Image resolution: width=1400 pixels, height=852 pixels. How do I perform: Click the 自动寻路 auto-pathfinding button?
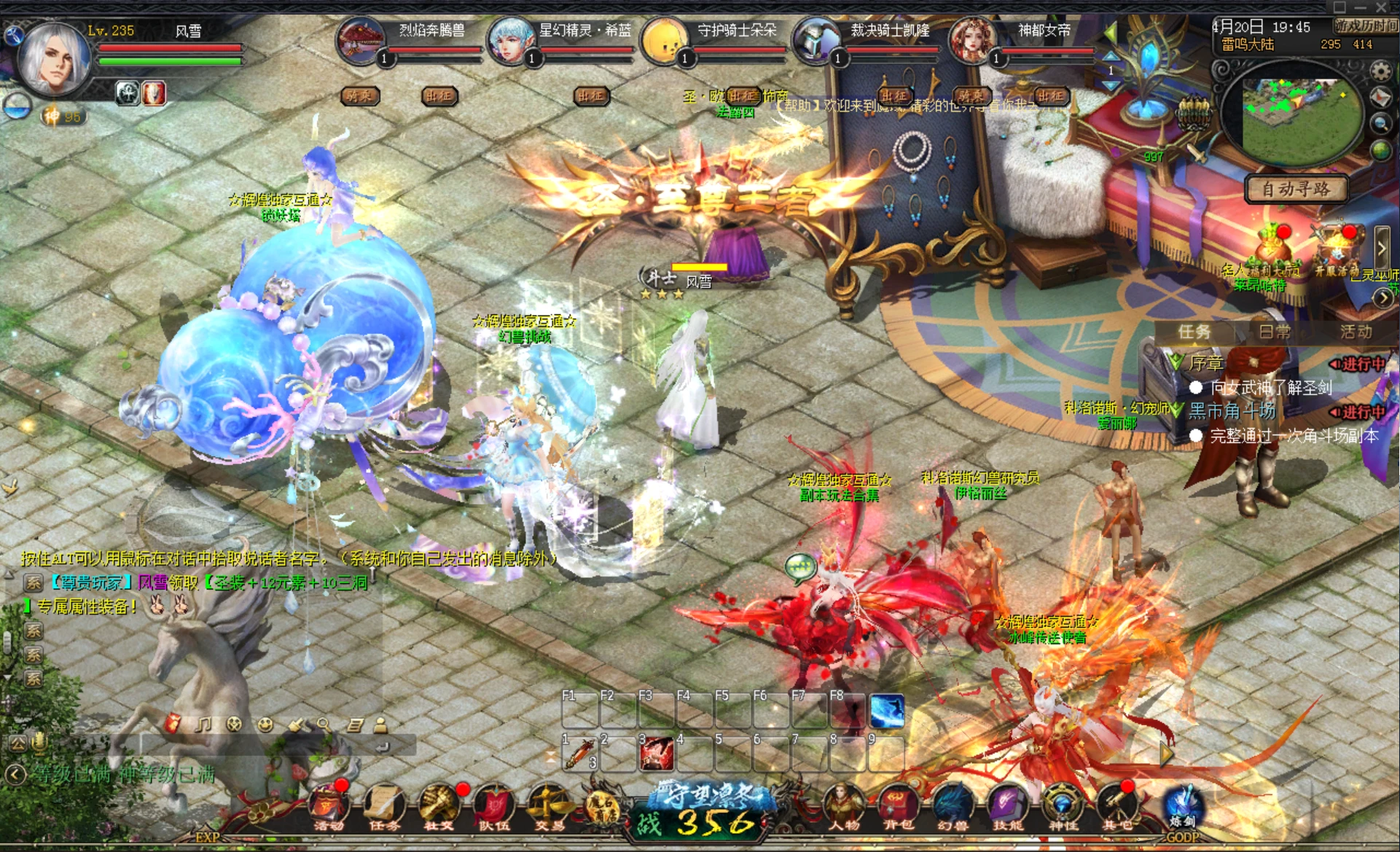point(1295,189)
